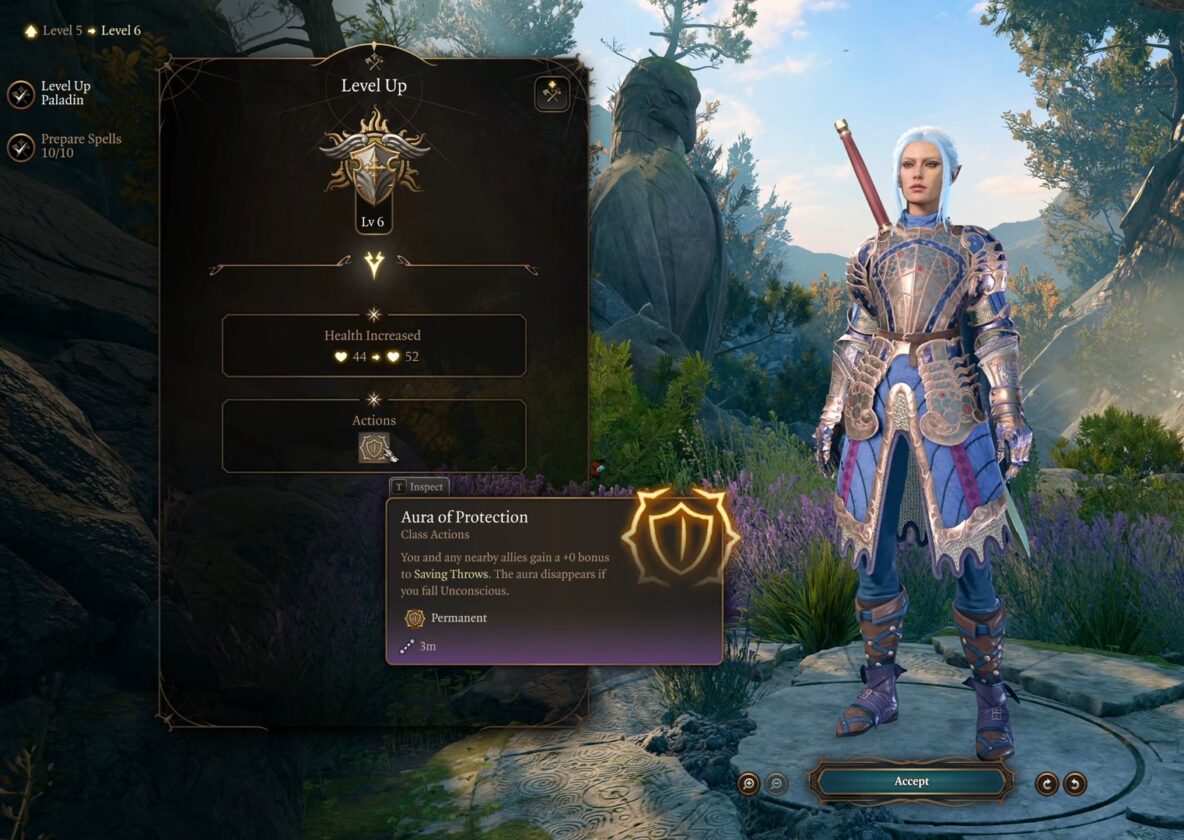
Task: Select the Aura of Protection action icon
Action: pos(374,447)
